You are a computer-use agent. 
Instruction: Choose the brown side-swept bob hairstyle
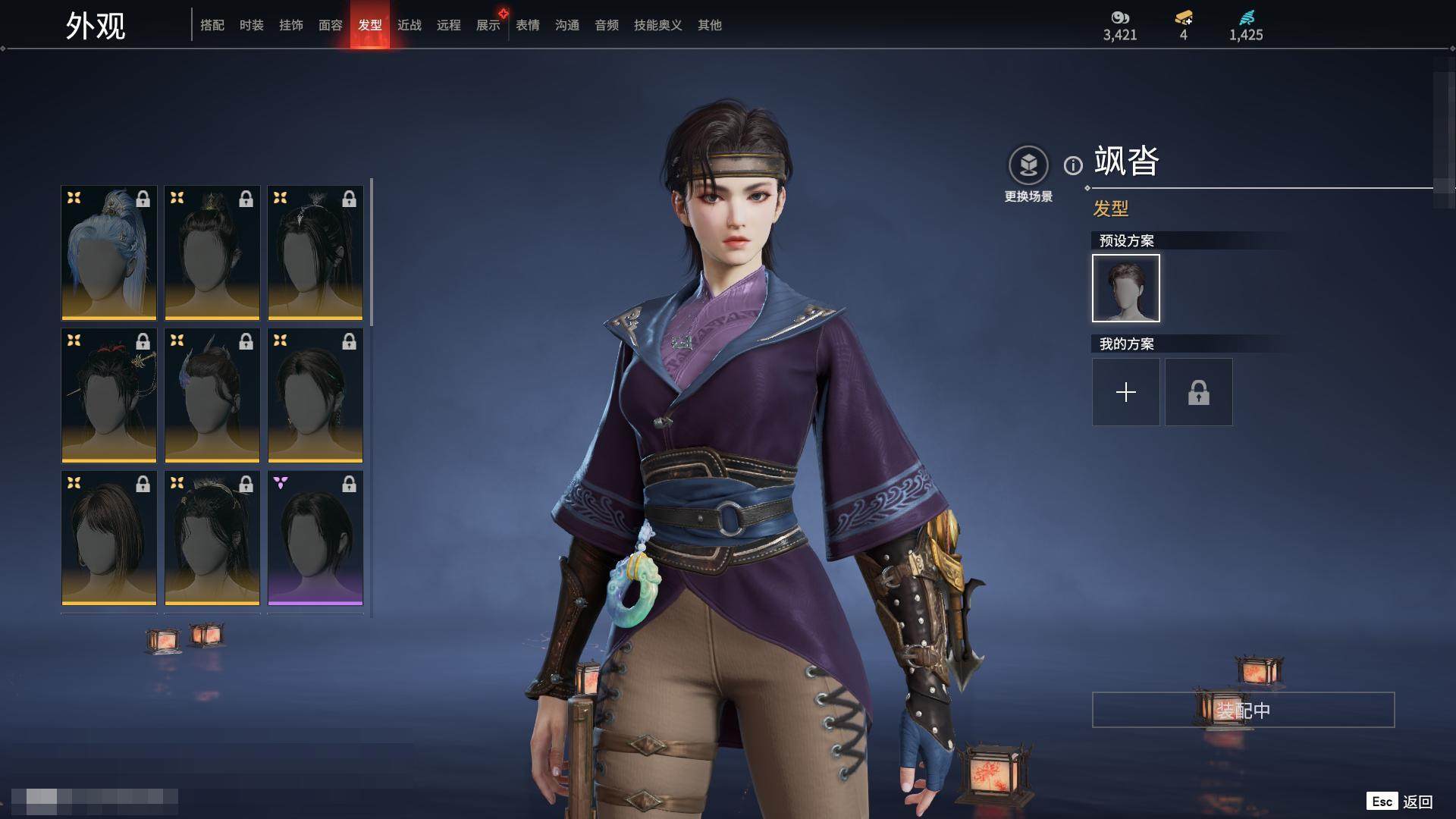(109, 538)
